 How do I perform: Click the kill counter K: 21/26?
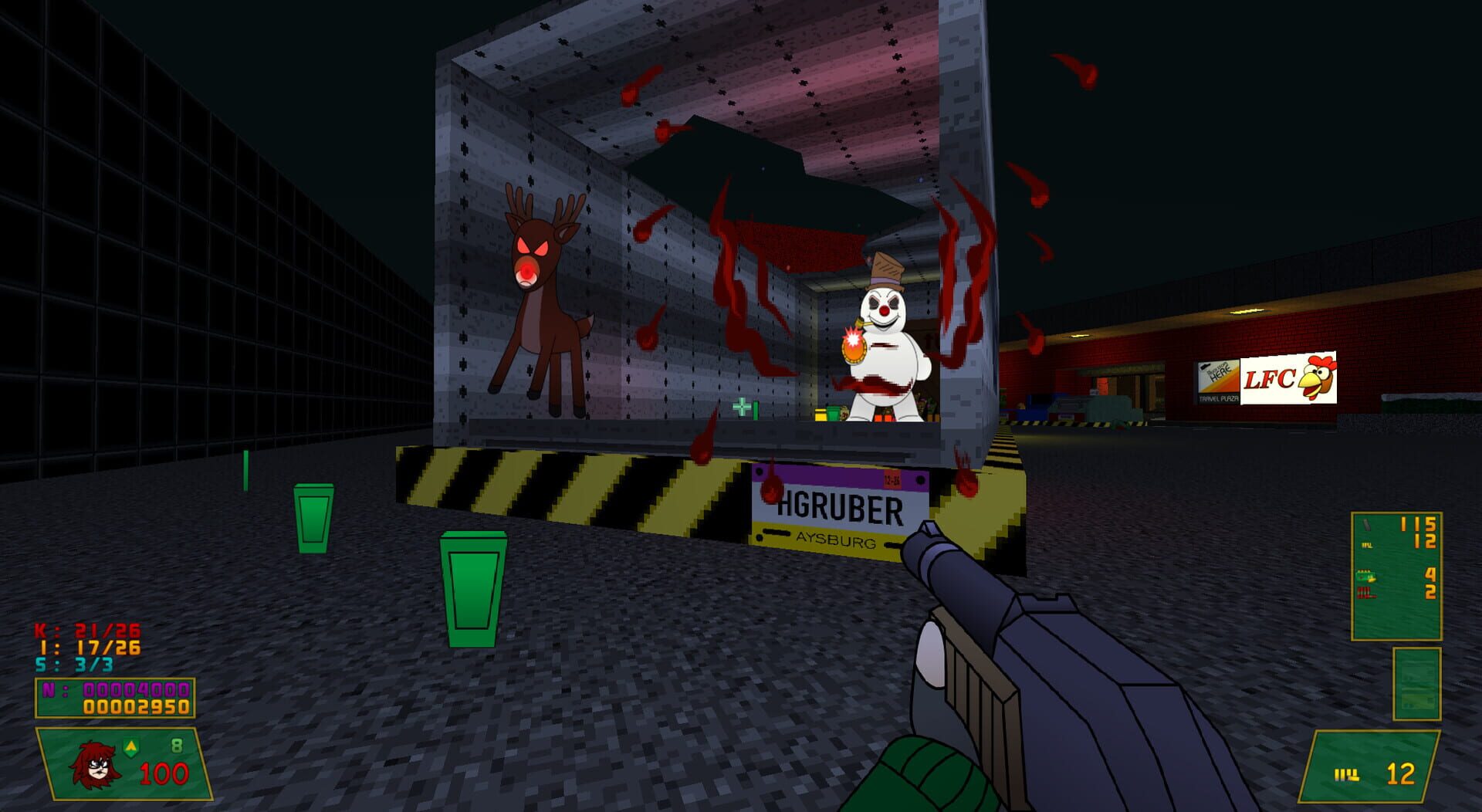(85, 631)
